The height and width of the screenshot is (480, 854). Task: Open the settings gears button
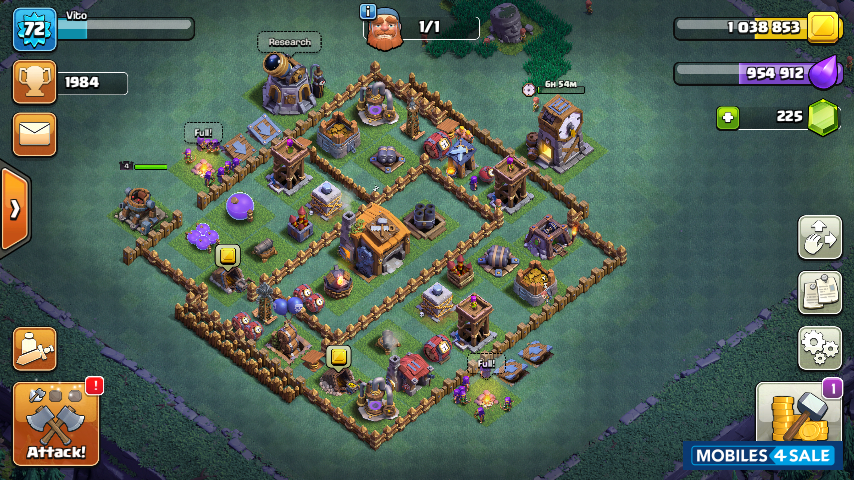tap(819, 347)
